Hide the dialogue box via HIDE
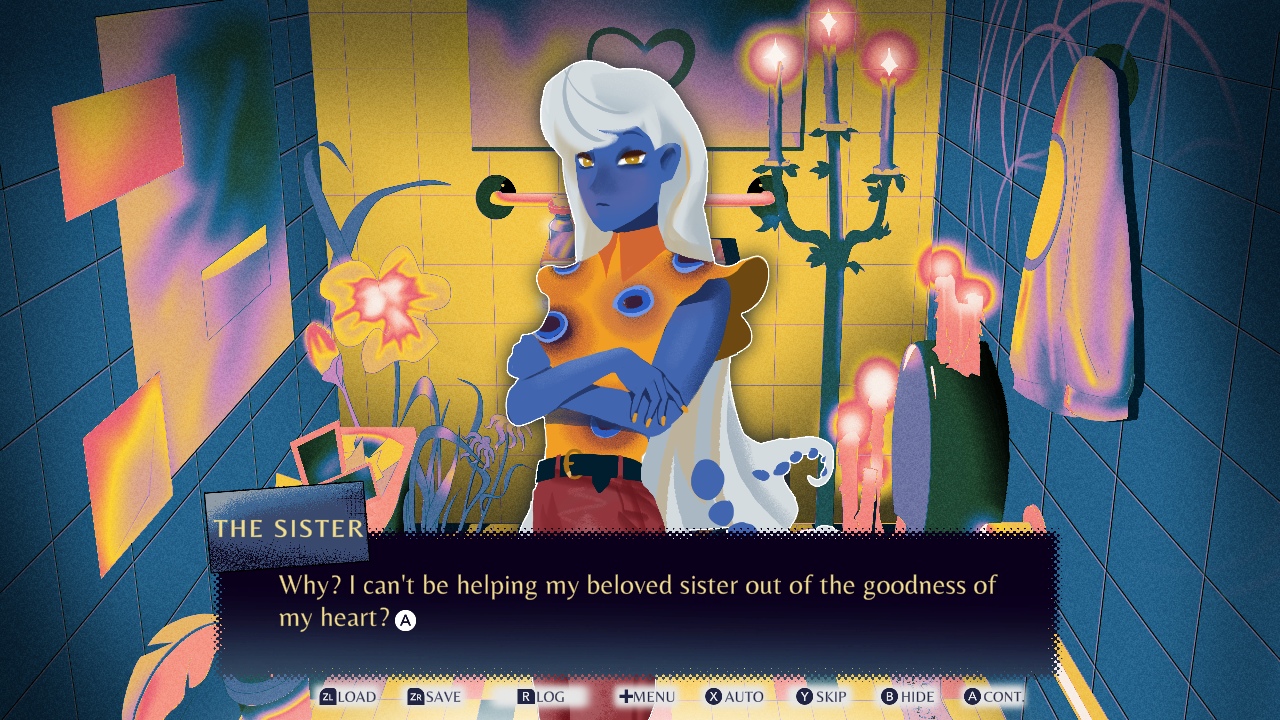The width and height of the screenshot is (1280, 720). (x=918, y=697)
